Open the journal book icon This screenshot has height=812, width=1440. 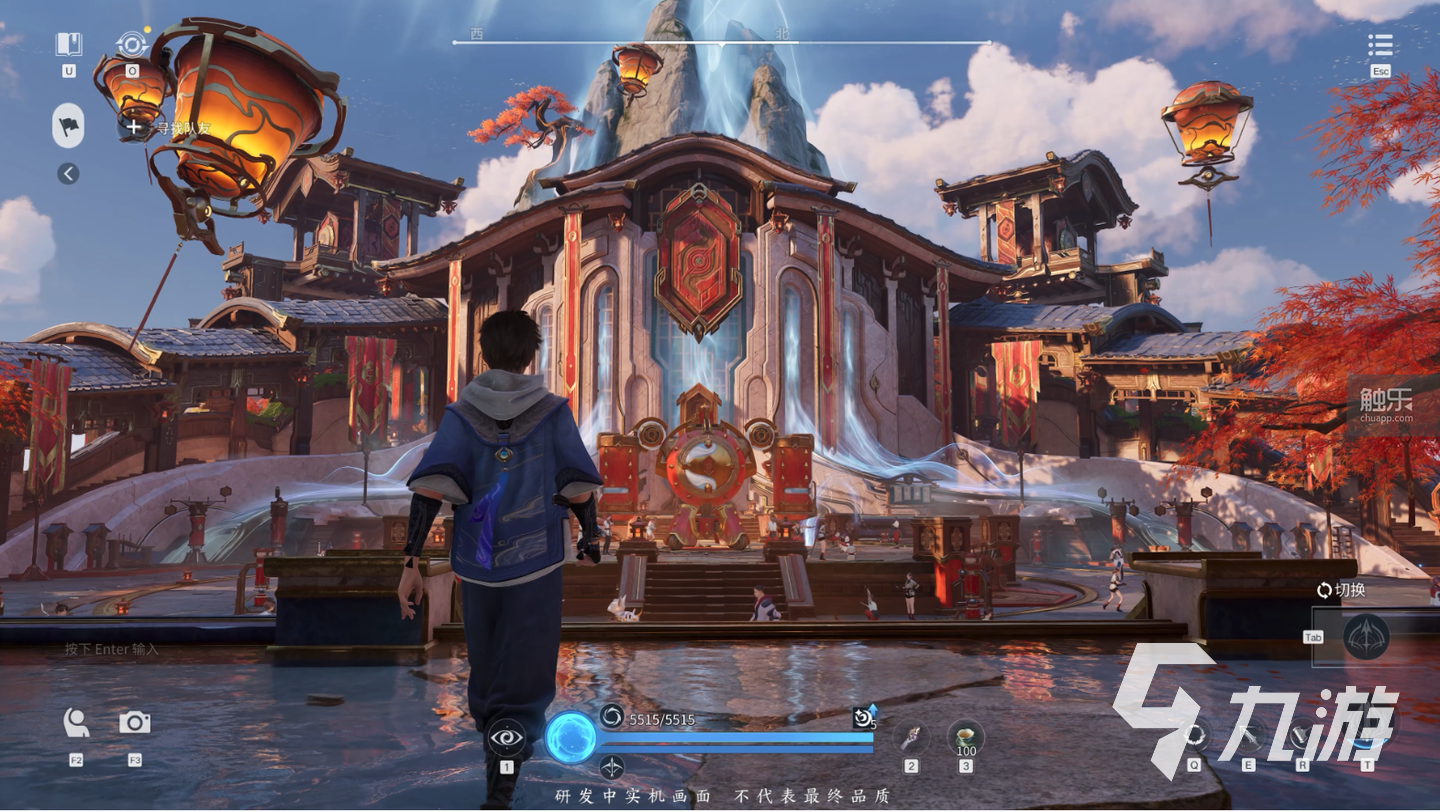[68, 45]
